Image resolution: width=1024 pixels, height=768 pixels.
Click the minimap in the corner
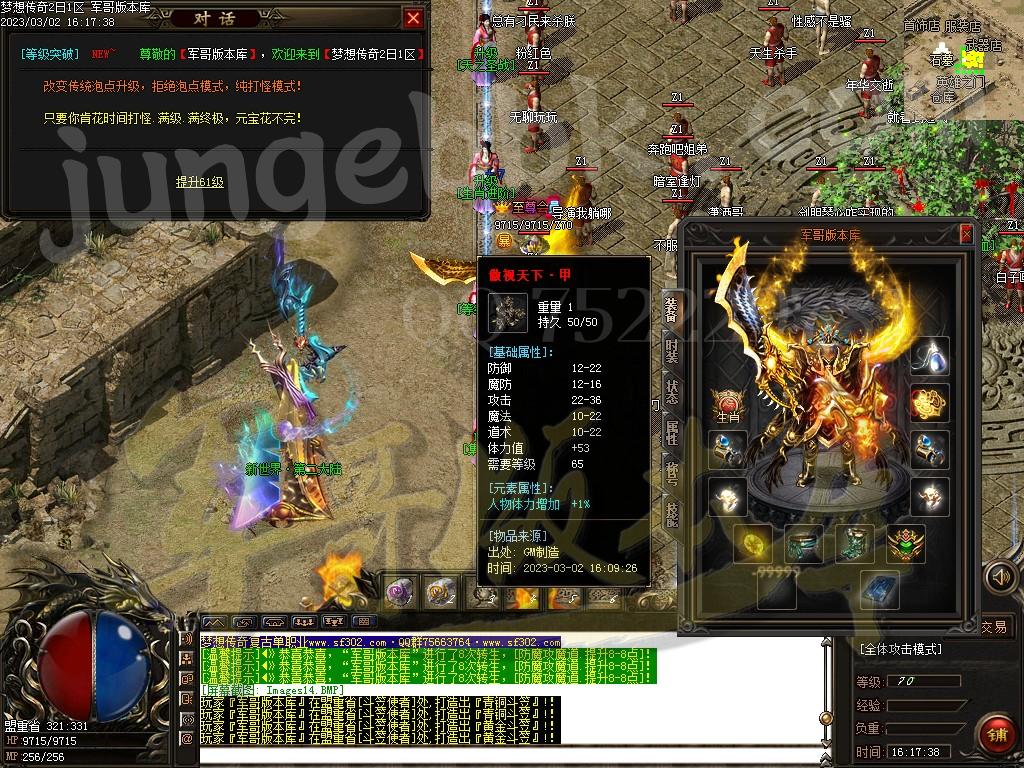[963, 60]
